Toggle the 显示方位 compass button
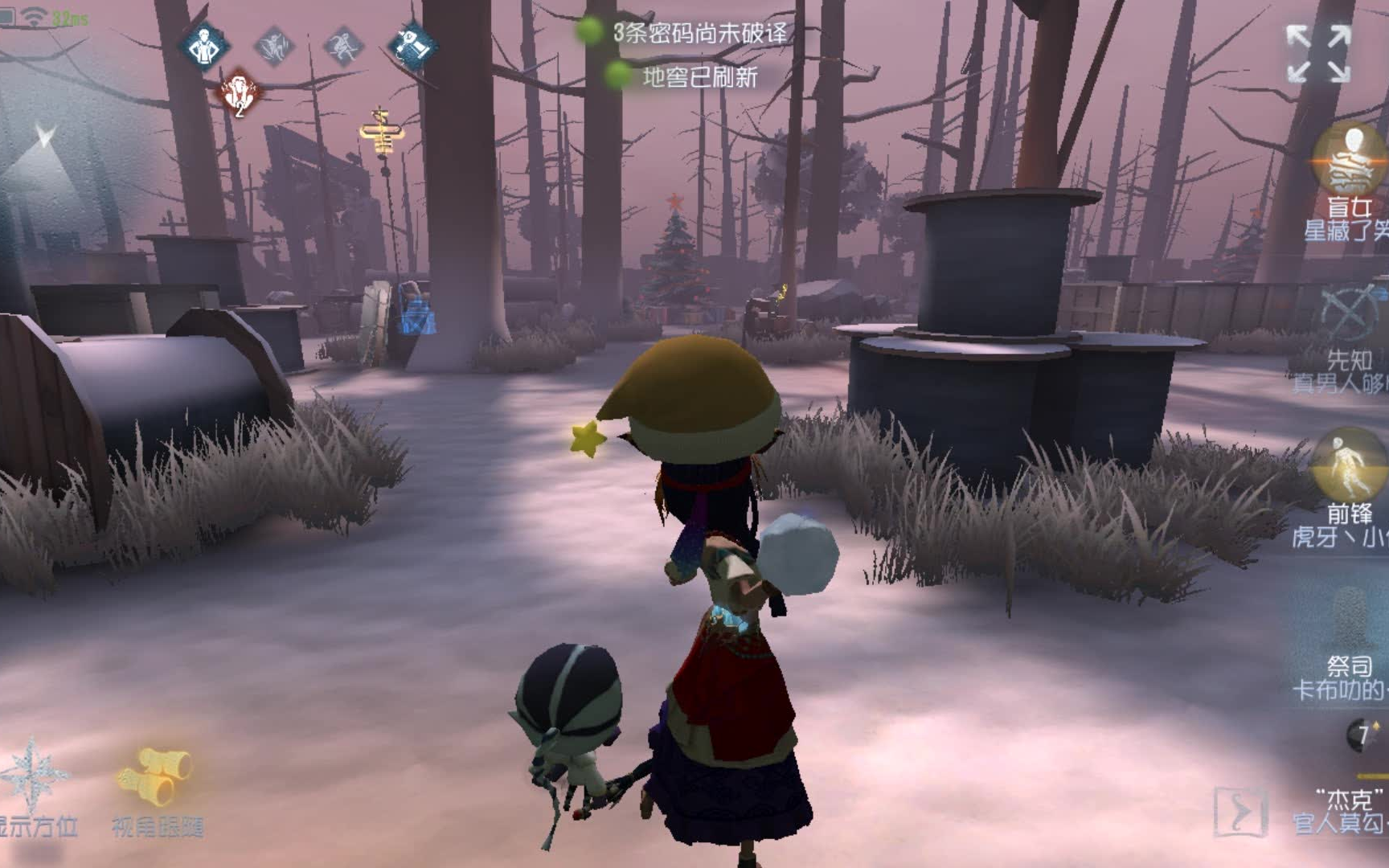1389x868 pixels. click(x=34, y=784)
